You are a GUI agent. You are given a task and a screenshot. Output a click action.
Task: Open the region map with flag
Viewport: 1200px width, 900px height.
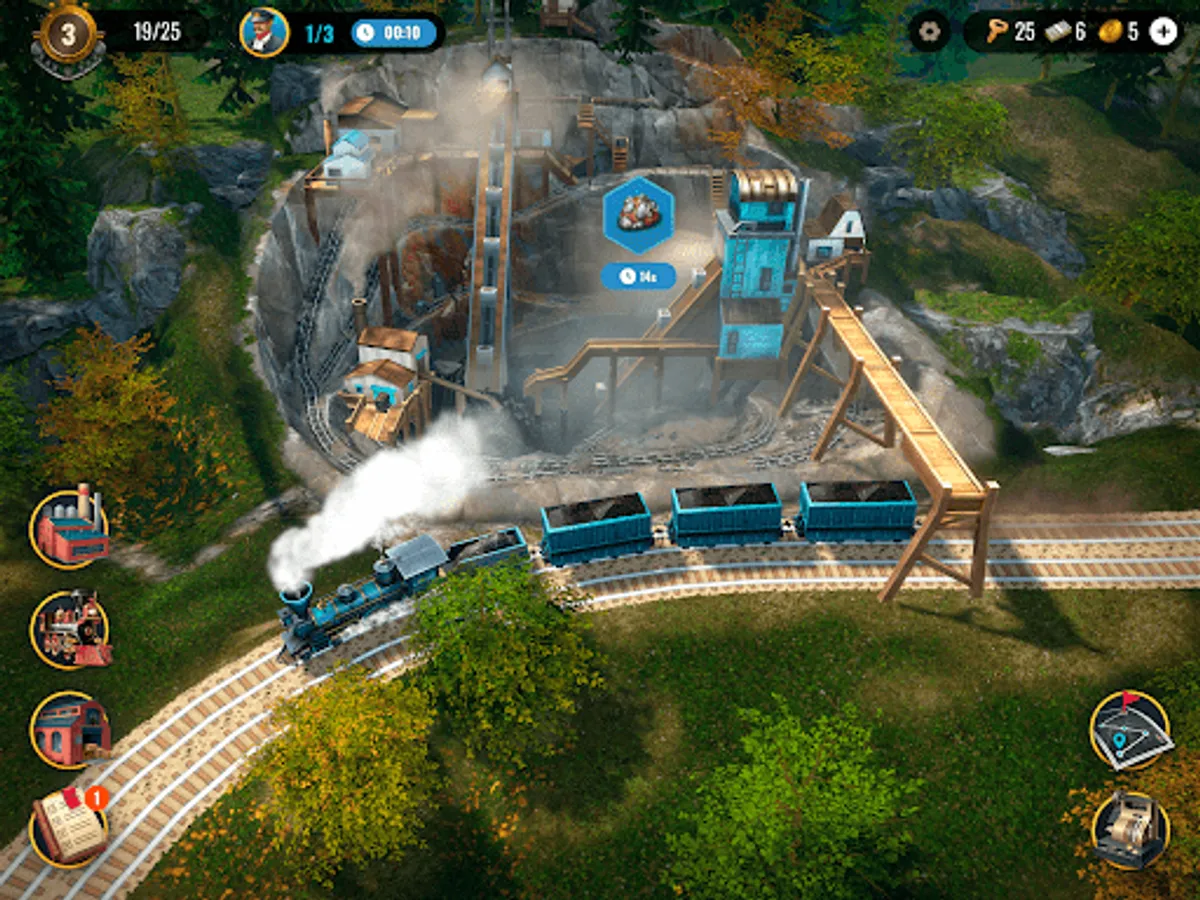click(1130, 730)
